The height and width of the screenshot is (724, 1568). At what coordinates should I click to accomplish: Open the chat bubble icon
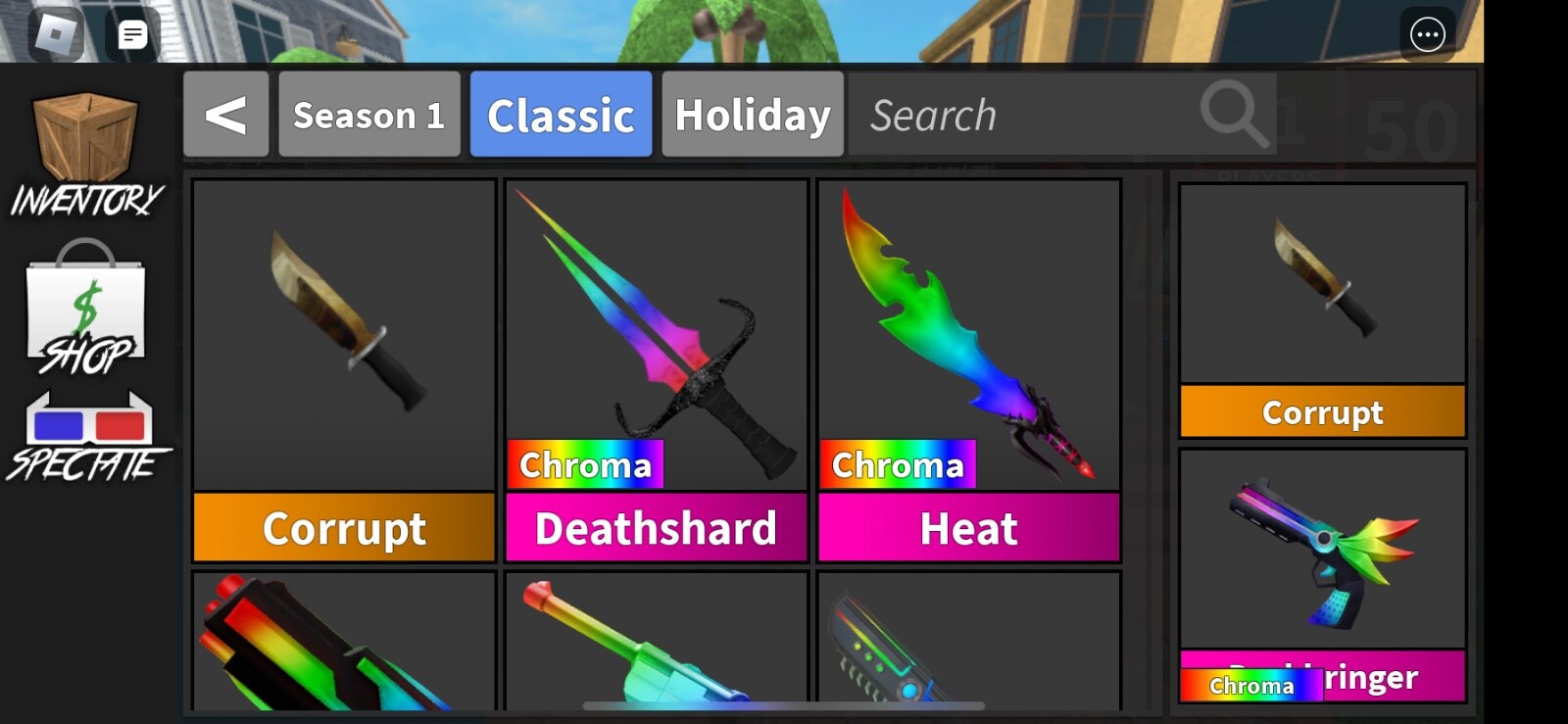tap(132, 33)
